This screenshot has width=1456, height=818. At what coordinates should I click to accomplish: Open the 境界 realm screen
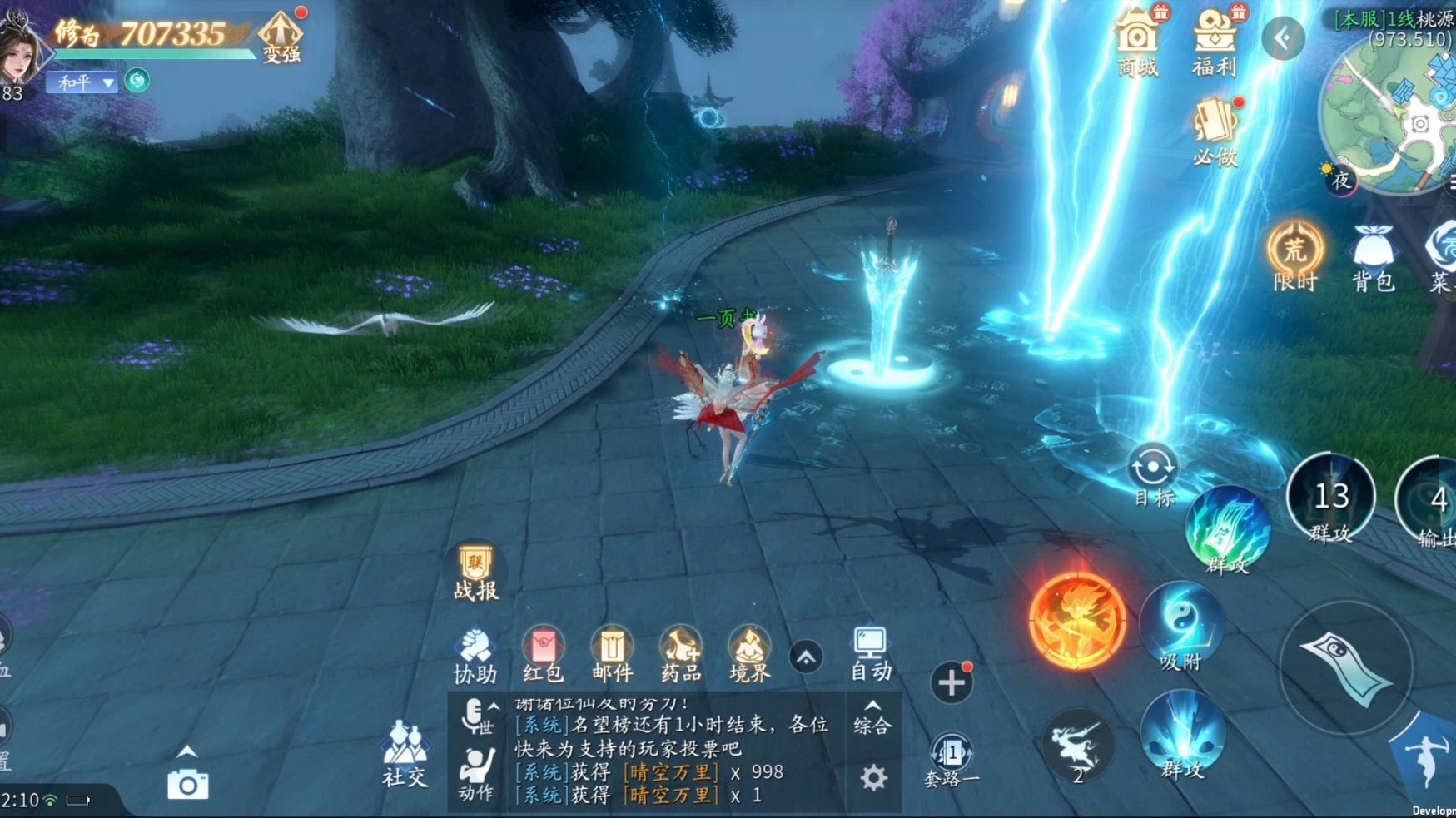click(x=749, y=655)
